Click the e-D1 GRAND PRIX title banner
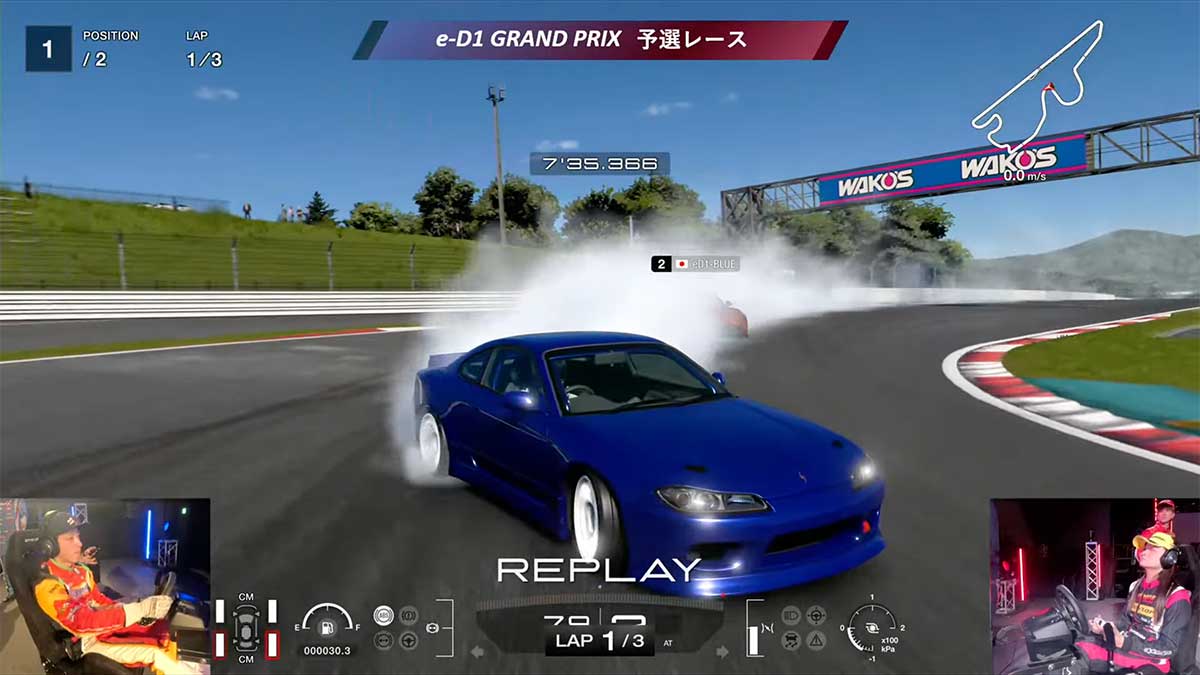 pyautogui.click(x=600, y=40)
